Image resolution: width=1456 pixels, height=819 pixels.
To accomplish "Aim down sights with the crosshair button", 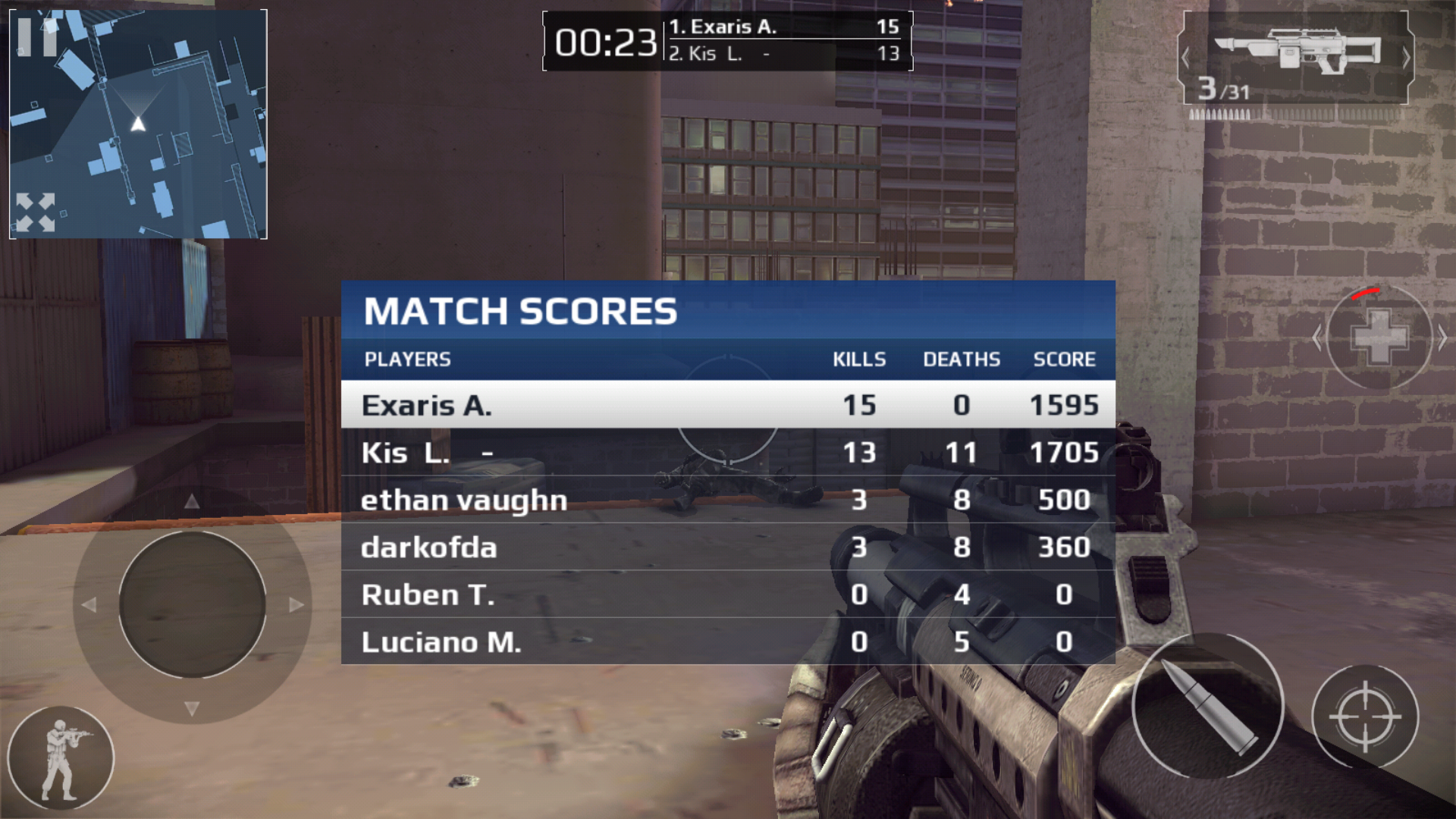I will coord(1365,717).
